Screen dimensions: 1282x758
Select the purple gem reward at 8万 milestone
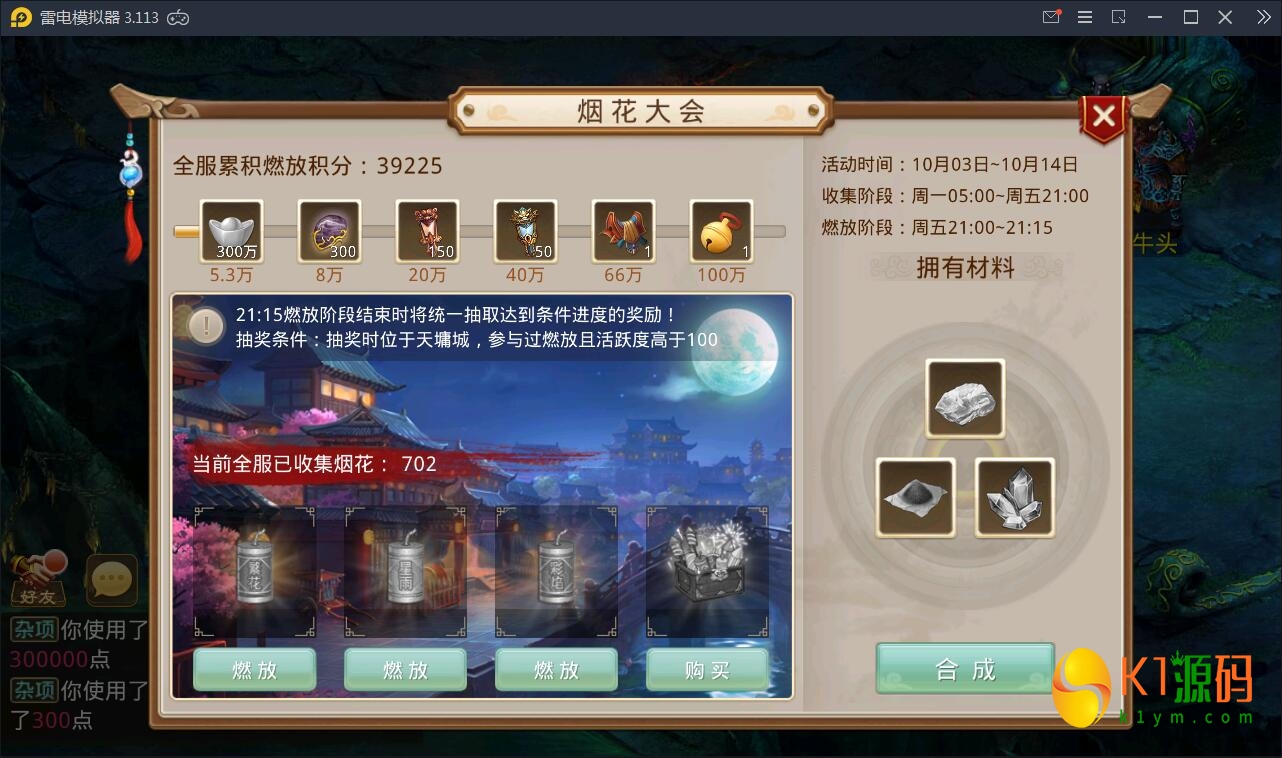point(328,232)
